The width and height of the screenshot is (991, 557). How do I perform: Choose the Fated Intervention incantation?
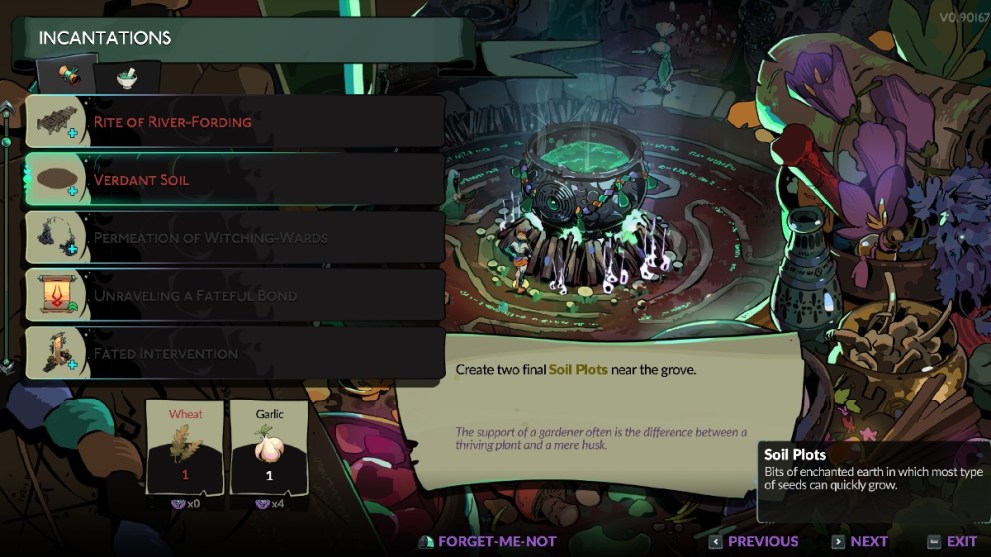235,354
